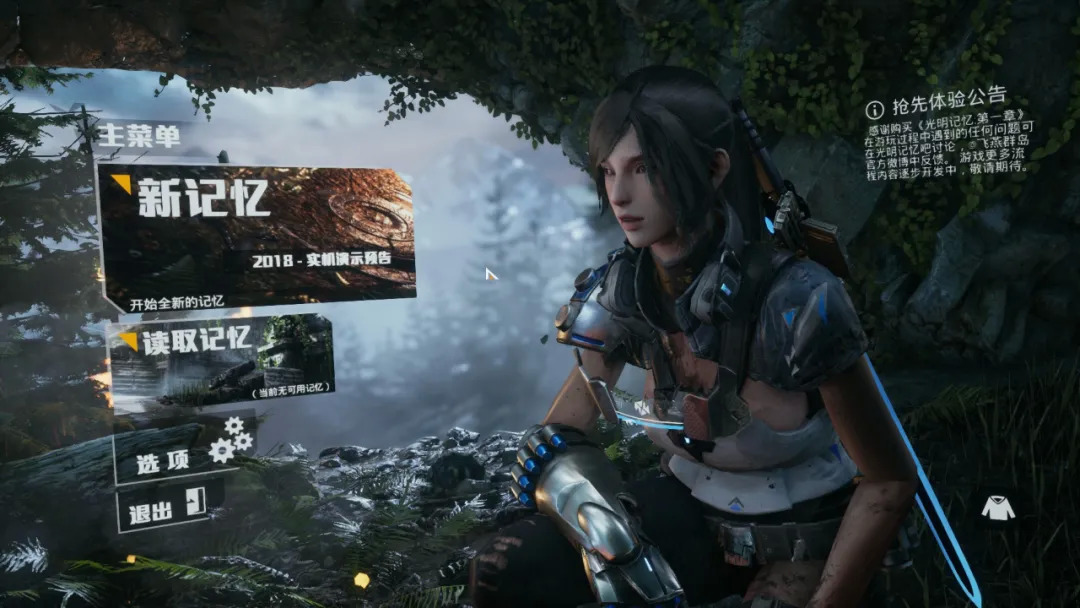Open the 读取记忆 load menu

[221, 360]
